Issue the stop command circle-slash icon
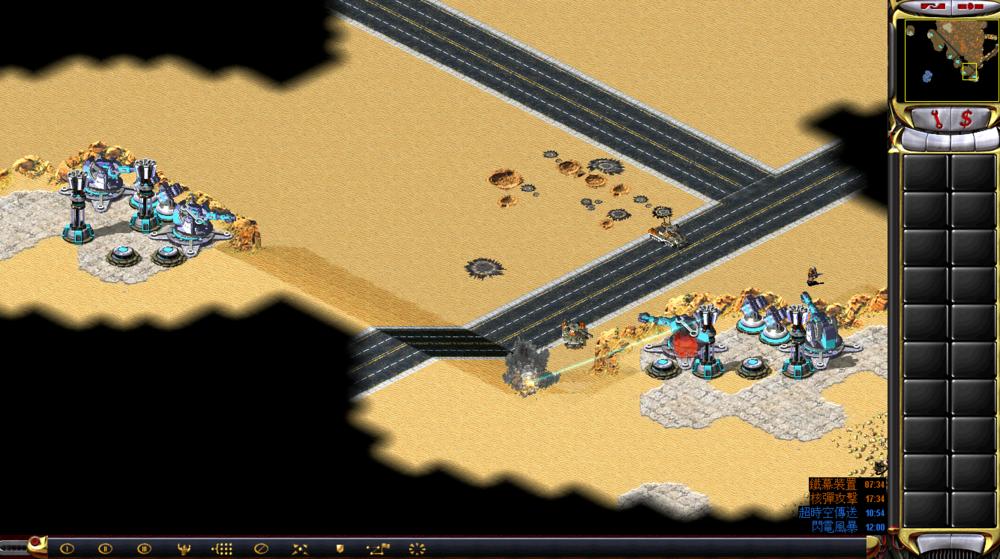This screenshot has width=1000, height=559. [260, 548]
